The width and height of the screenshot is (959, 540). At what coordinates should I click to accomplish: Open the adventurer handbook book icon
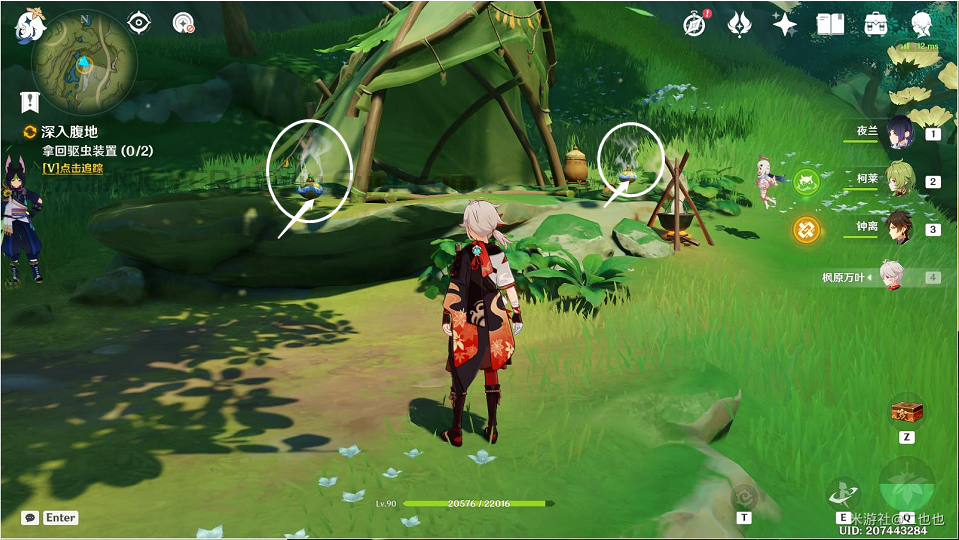click(830, 24)
